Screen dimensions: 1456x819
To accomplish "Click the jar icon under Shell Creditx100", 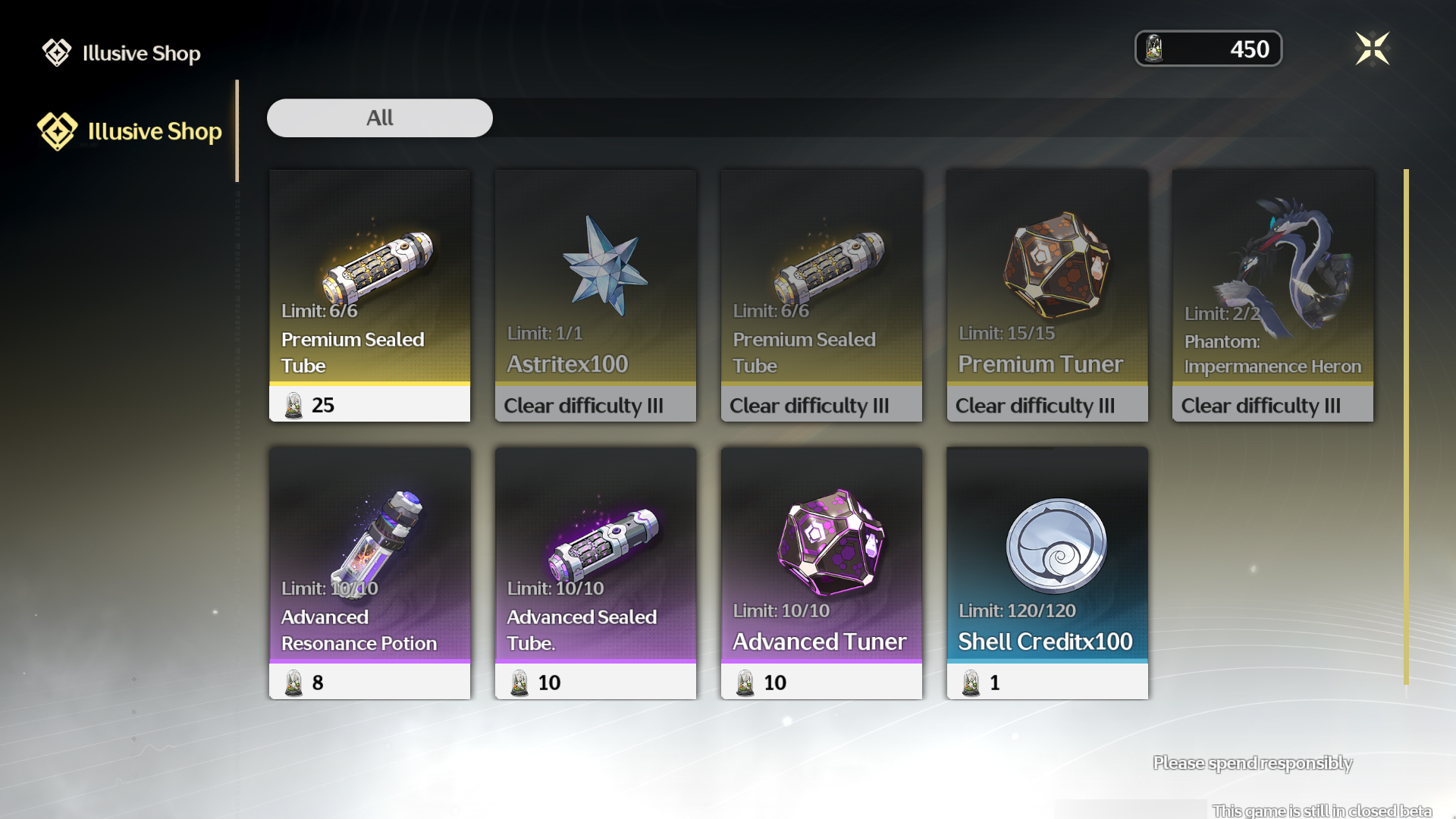I will pos(971,682).
